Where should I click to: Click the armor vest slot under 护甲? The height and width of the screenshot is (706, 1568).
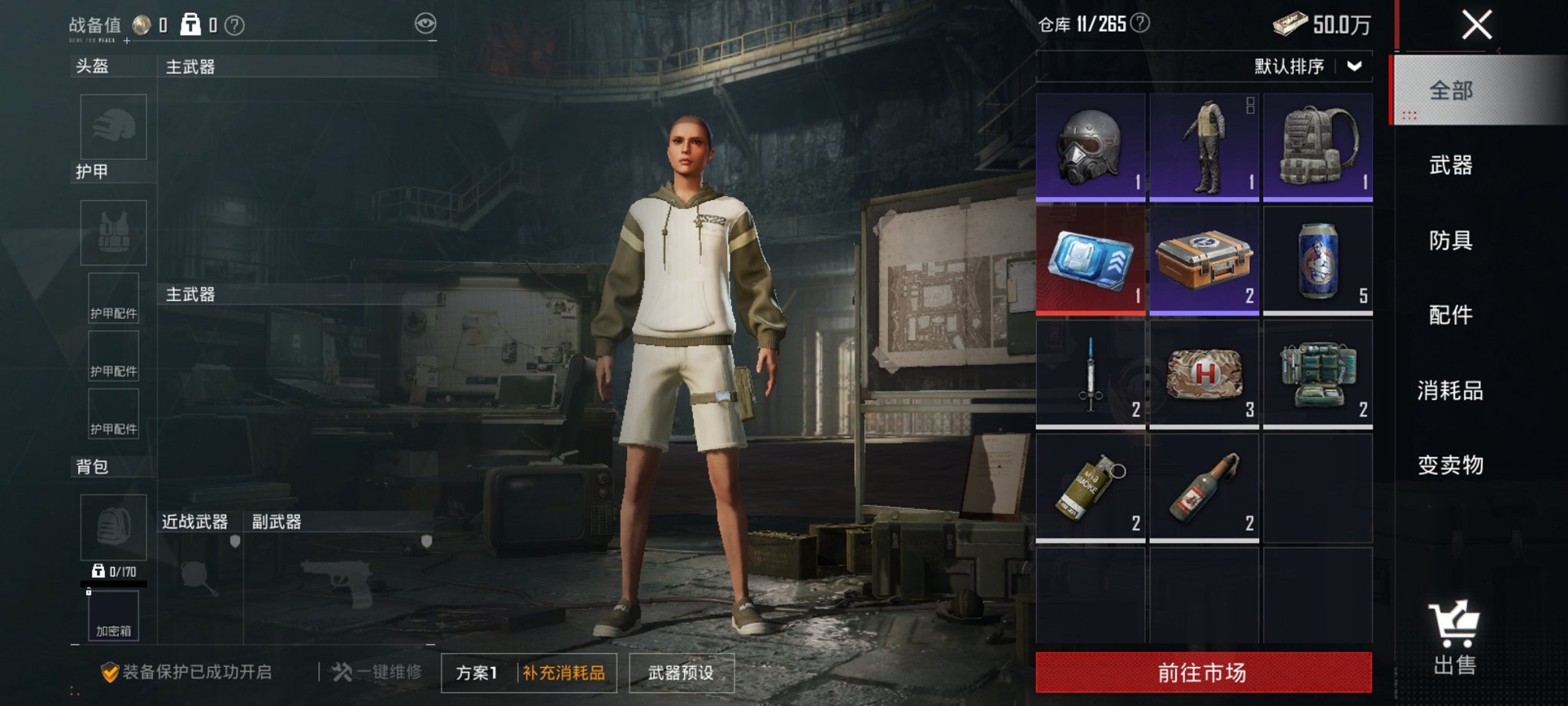point(112,232)
